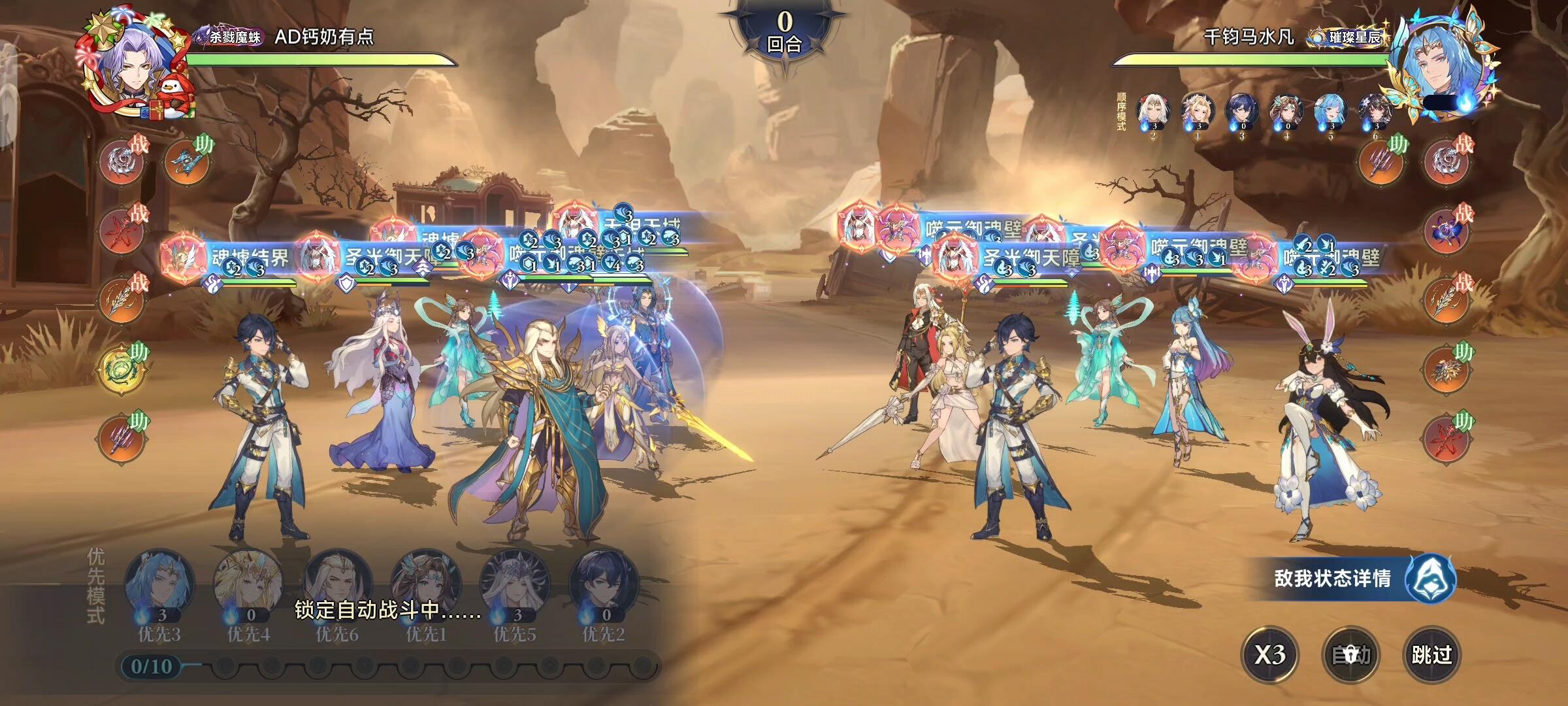Inspect the glowing green dragon orb relic

(123, 369)
